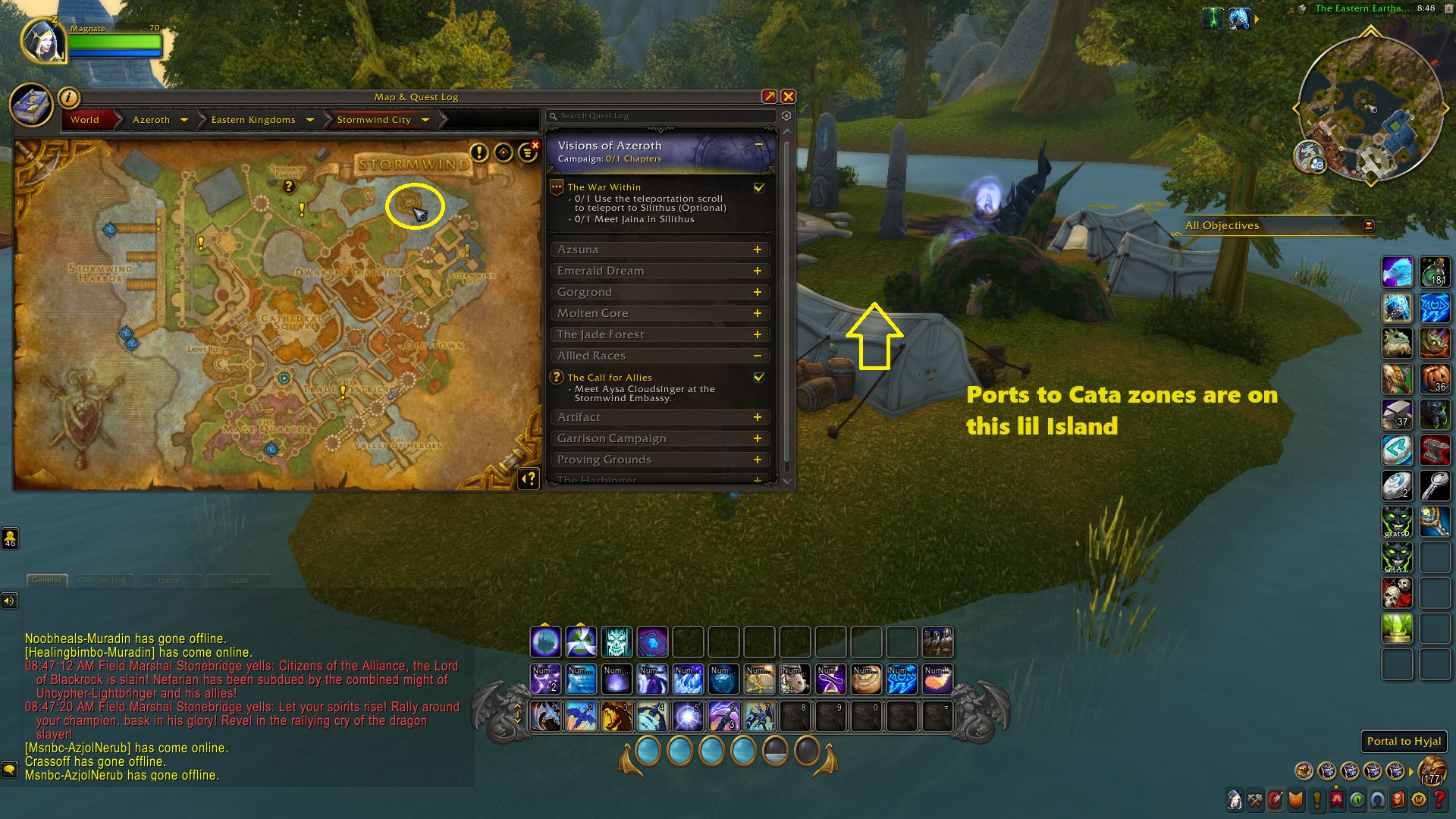Close the Map & Quest Log window
The image size is (1456, 819).
789,96
